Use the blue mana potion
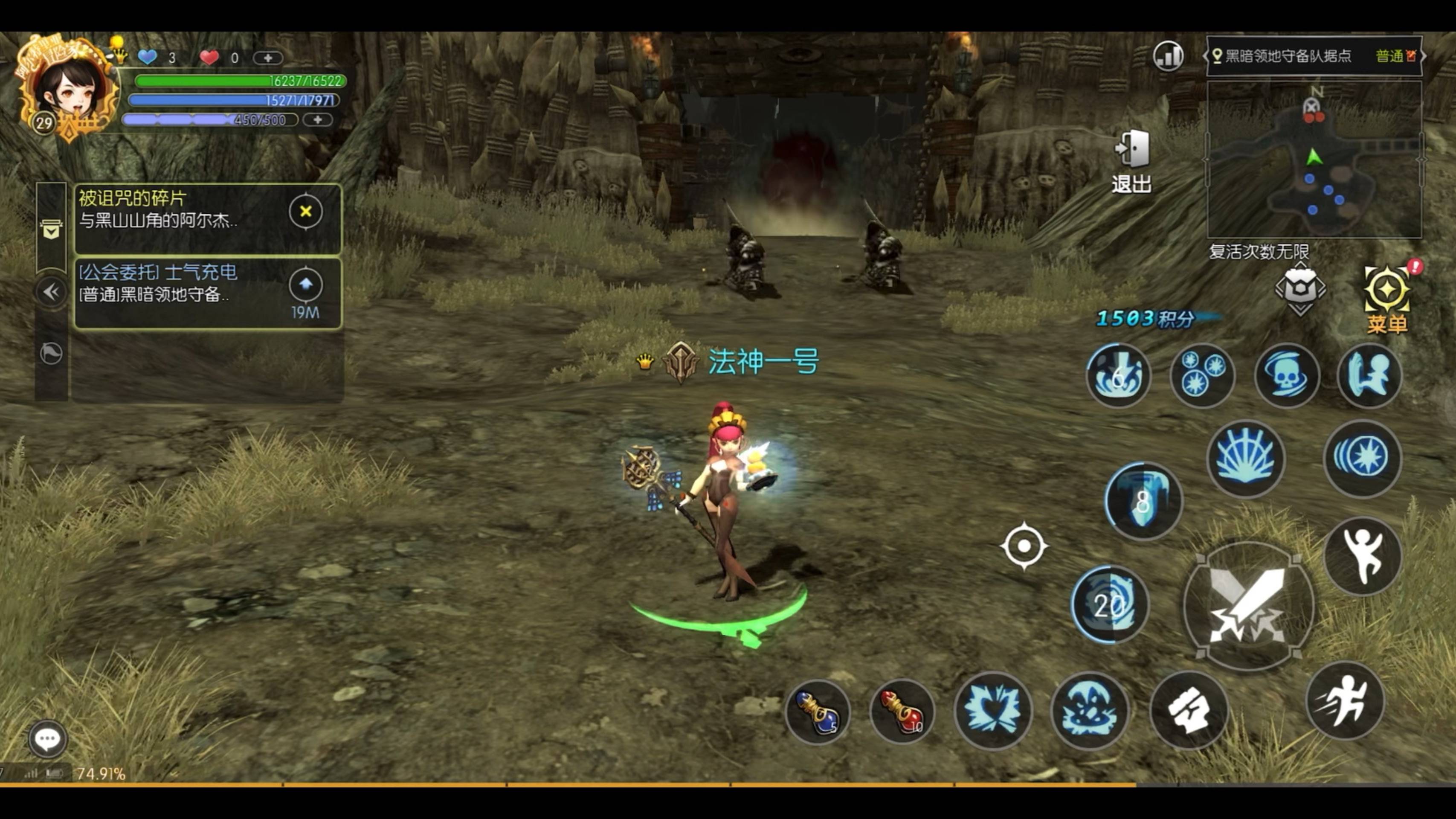 [817, 712]
